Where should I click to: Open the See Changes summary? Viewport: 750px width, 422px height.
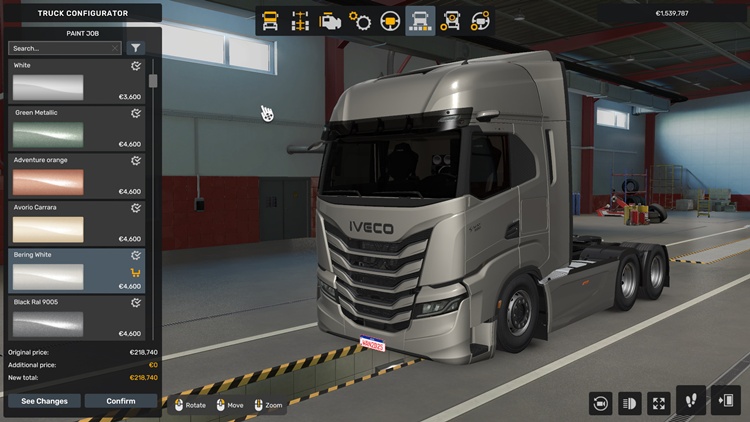point(44,401)
